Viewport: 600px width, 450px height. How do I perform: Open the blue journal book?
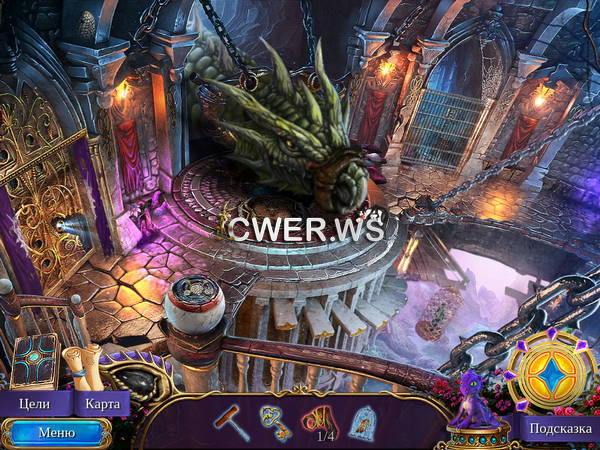pyautogui.click(x=36, y=362)
